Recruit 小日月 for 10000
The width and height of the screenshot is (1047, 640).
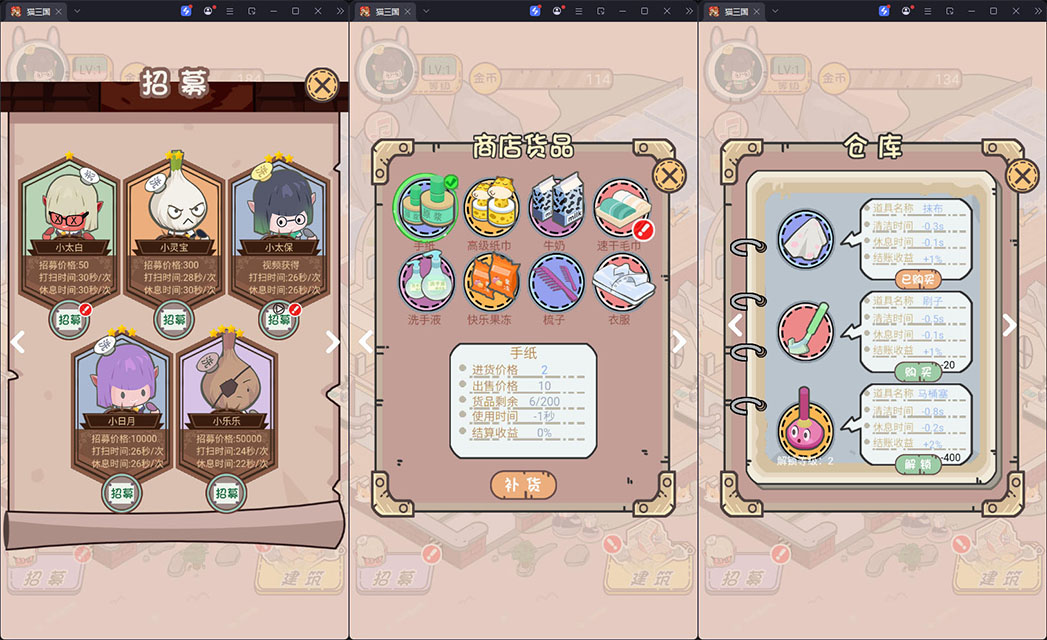(122, 493)
